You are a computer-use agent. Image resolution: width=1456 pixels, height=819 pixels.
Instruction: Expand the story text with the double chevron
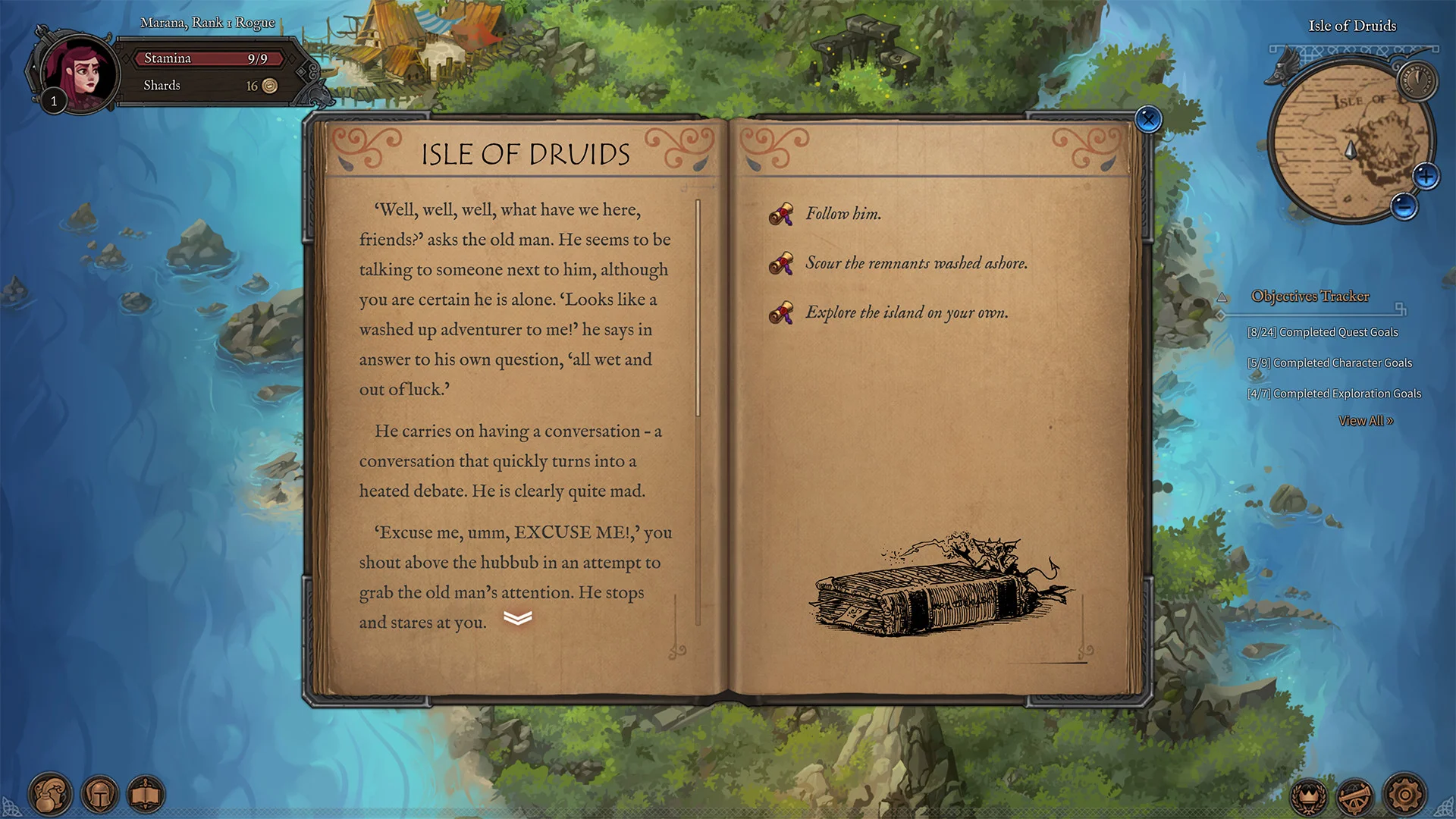click(517, 619)
